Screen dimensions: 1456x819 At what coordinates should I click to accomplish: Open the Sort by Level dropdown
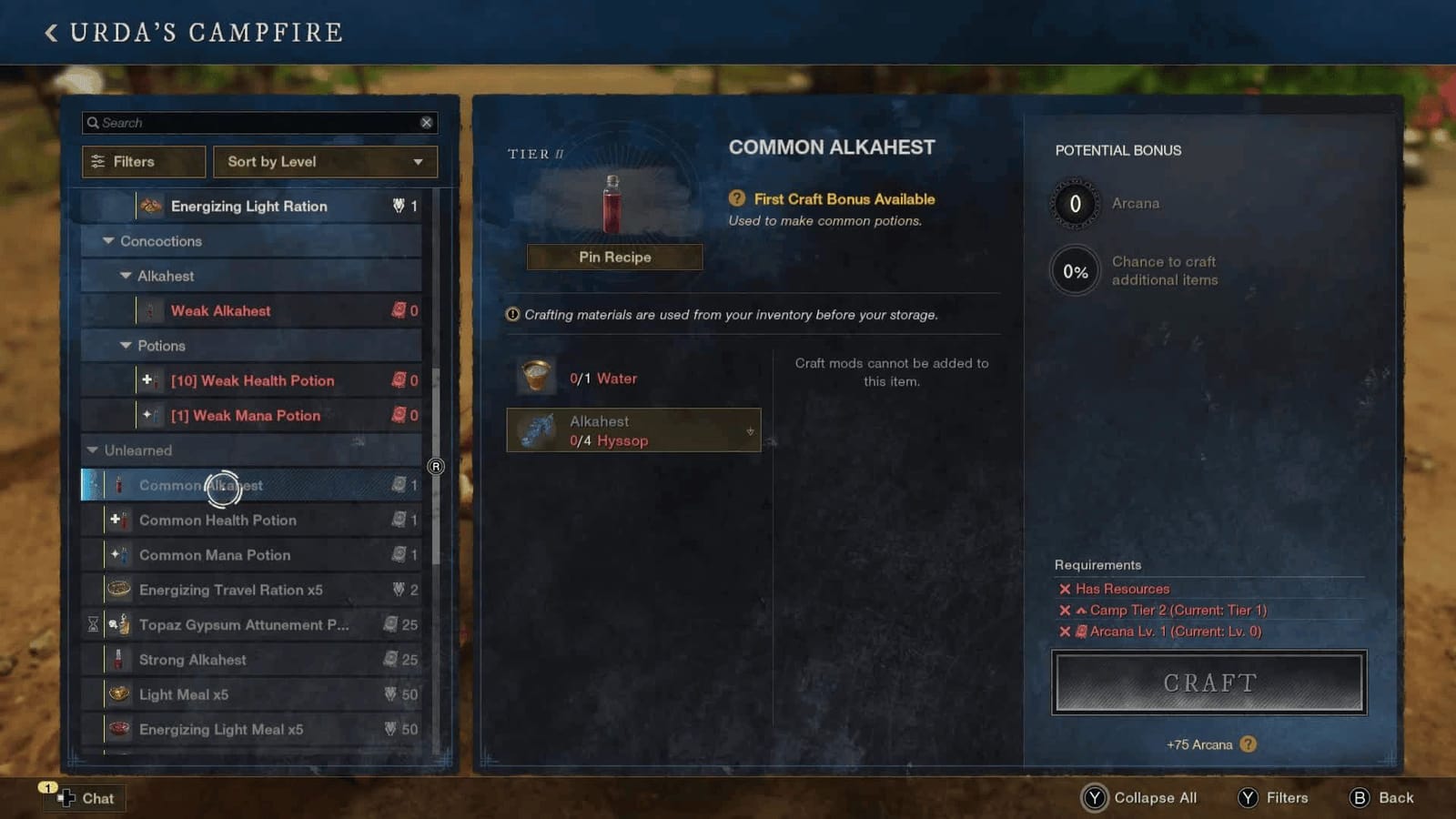[325, 161]
